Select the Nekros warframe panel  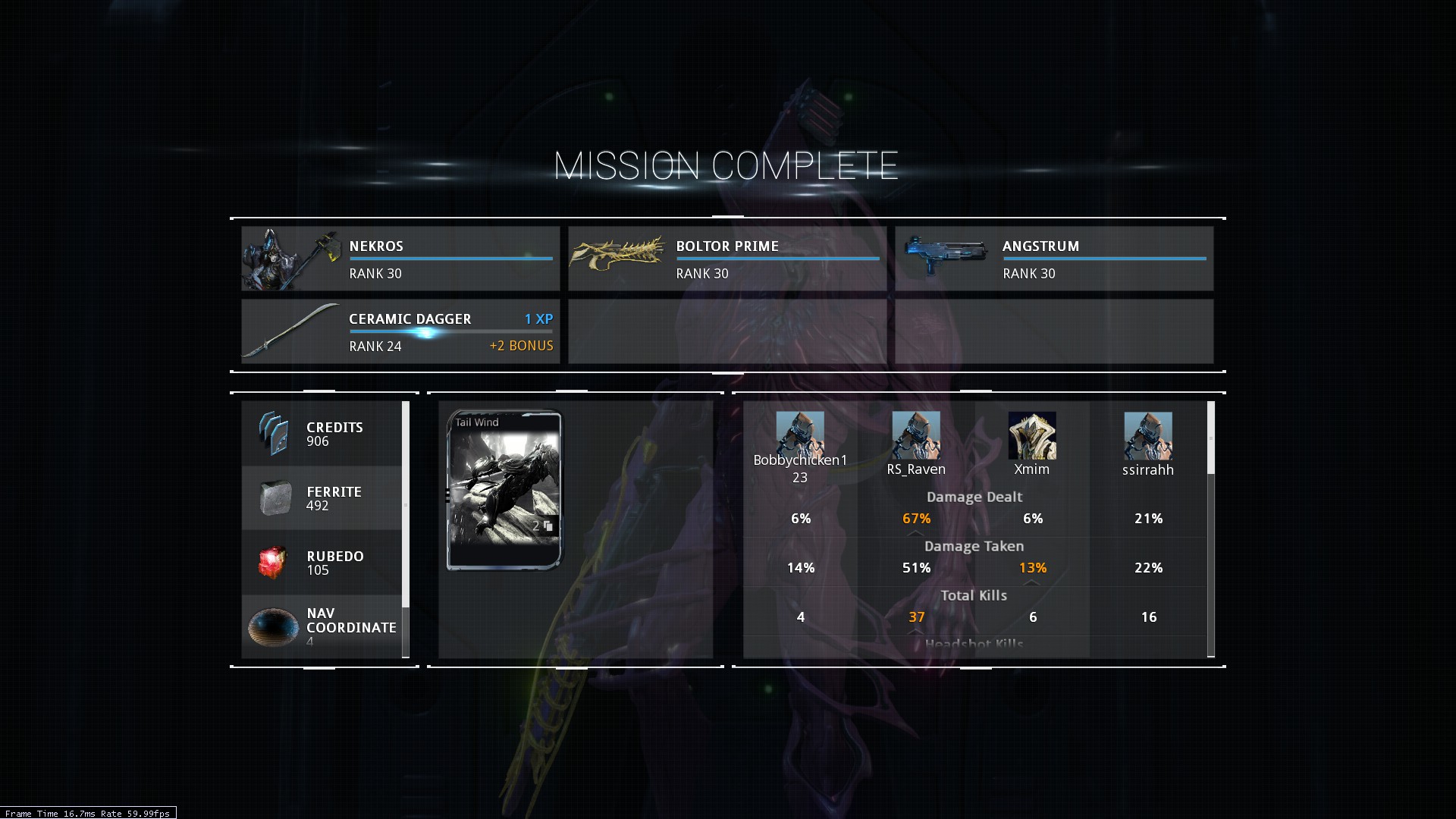tap(400, 259)
